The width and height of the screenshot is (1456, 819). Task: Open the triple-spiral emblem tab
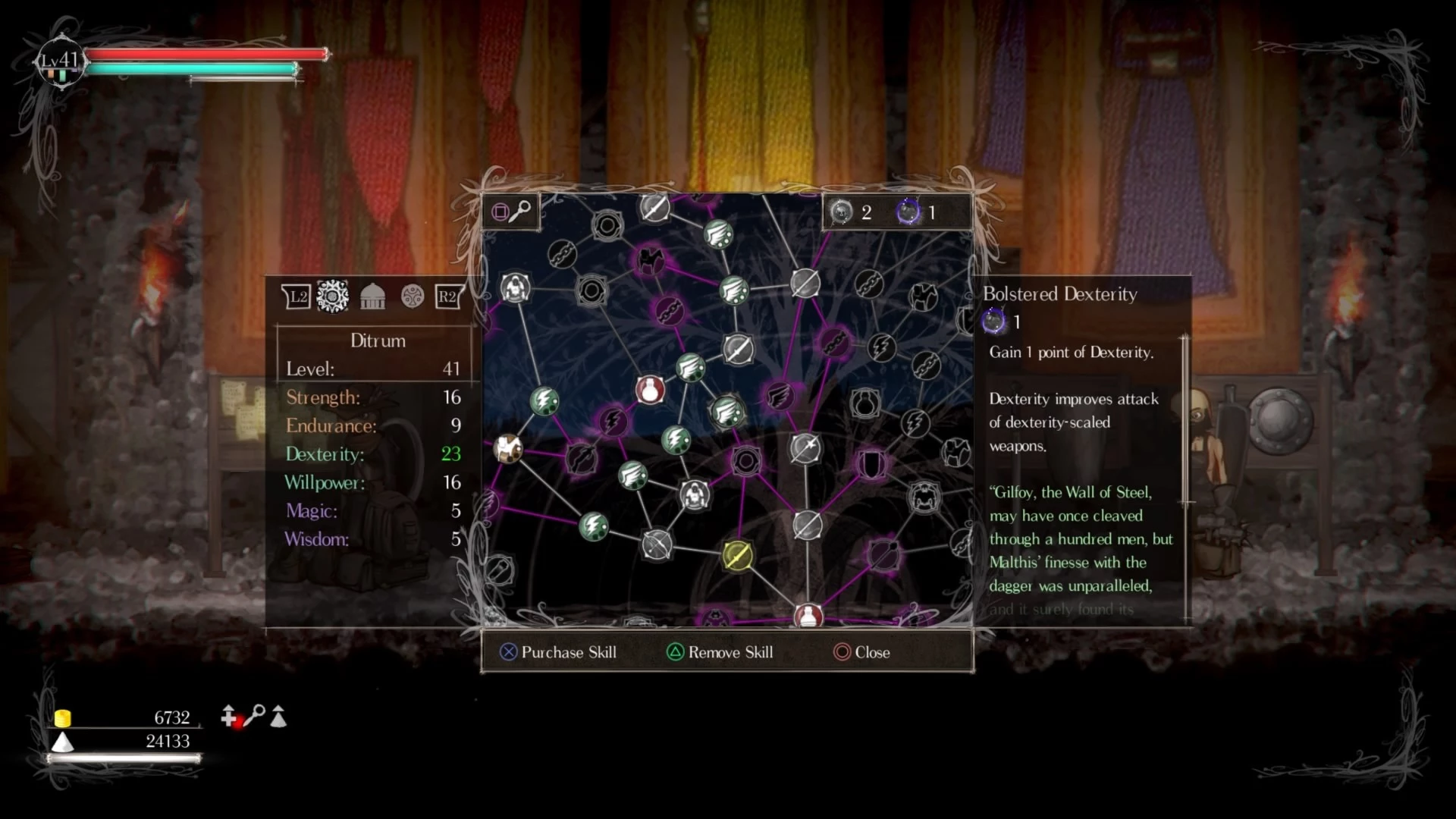[x=413, y=297]
